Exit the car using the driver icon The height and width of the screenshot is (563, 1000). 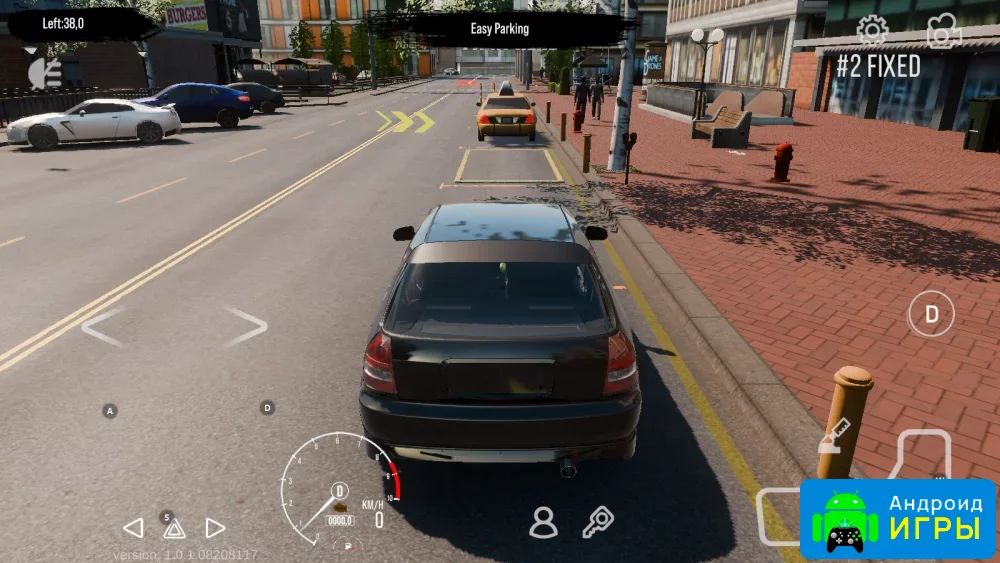[x=543, y=521]
